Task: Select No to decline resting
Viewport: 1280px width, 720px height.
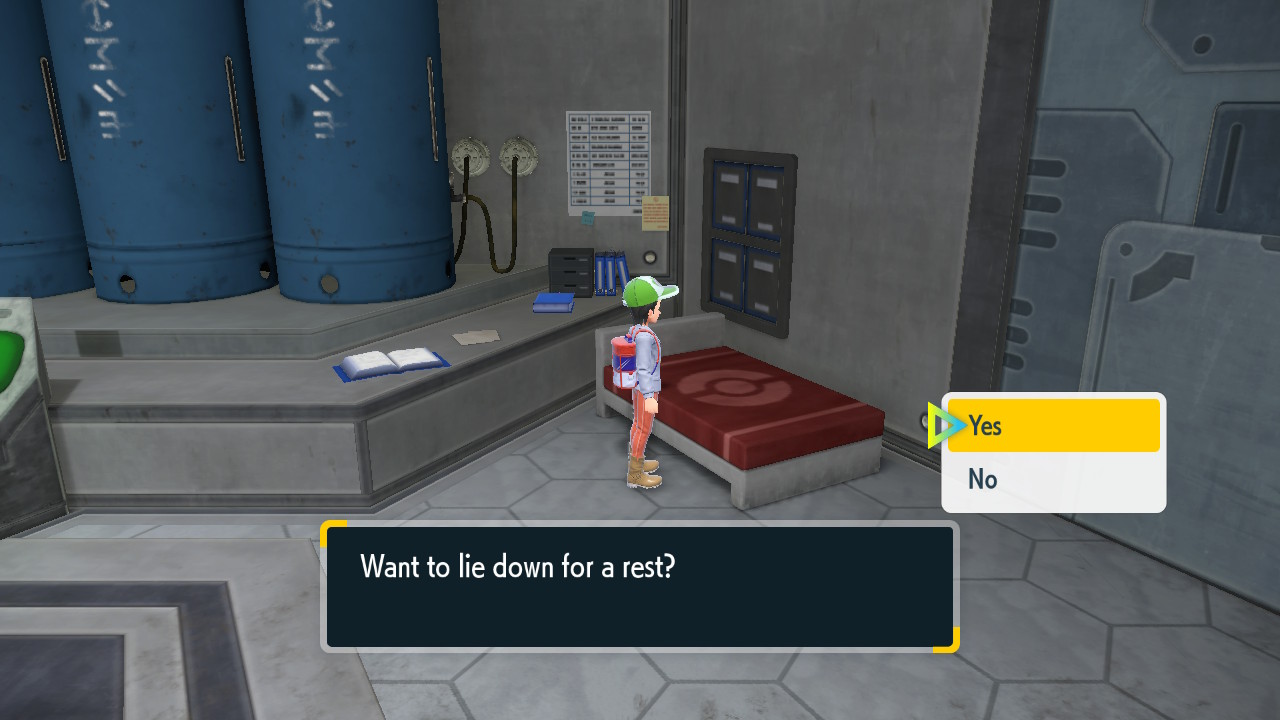Action: click(1052, 480)
